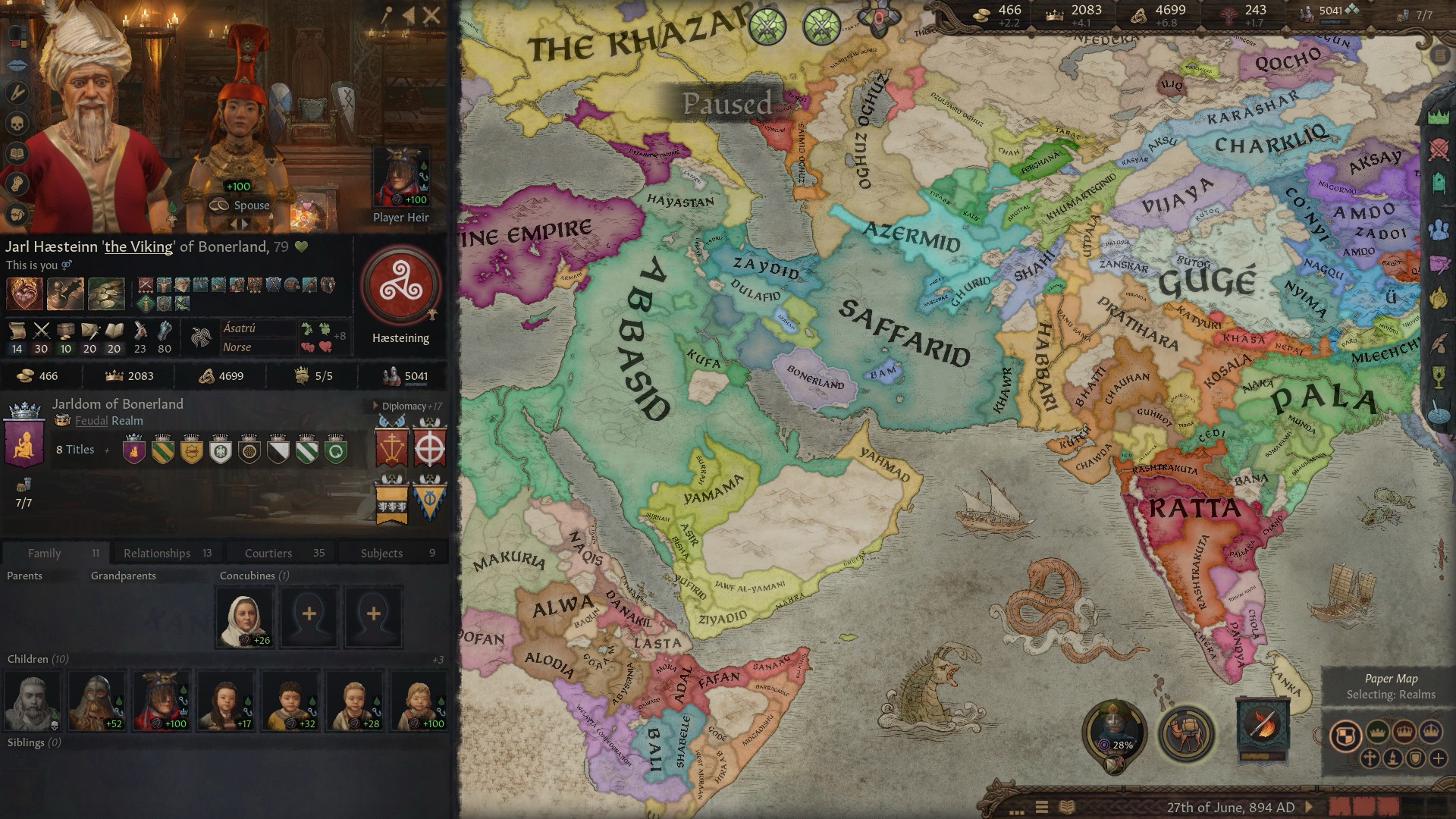Select the concubine portrait
This screenshot has width=1456, height=819.
pos(245,617)
